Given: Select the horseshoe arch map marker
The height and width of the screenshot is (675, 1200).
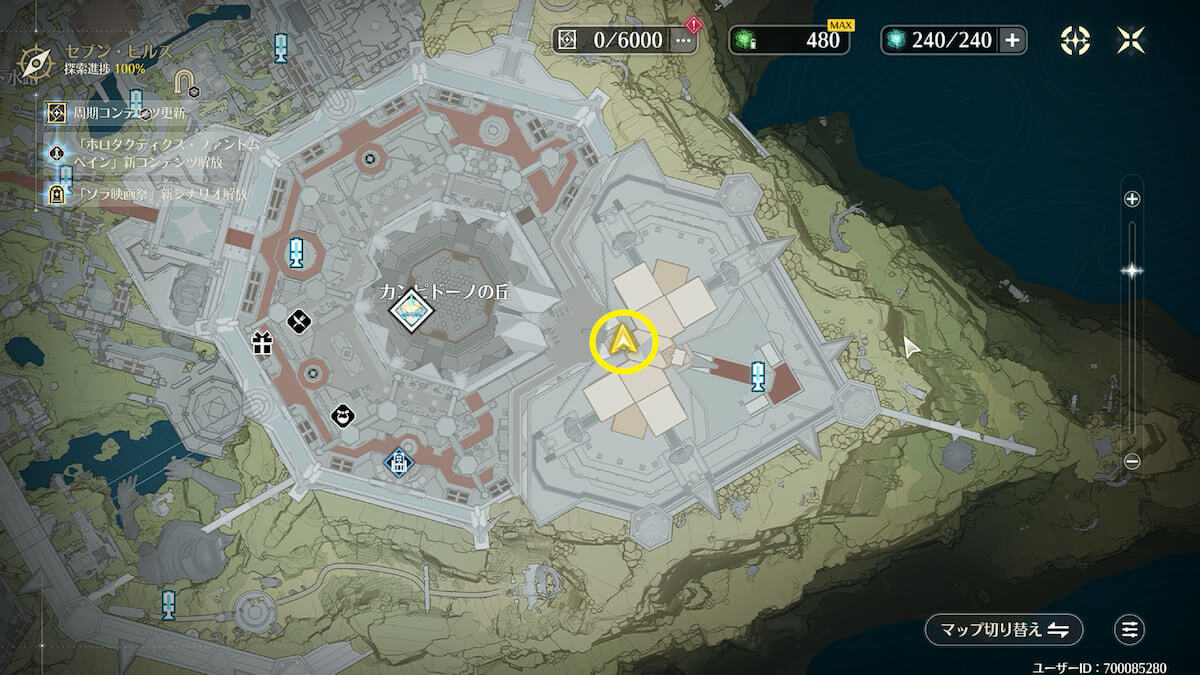Looking at the screenshot, I should tap(184, 79).
